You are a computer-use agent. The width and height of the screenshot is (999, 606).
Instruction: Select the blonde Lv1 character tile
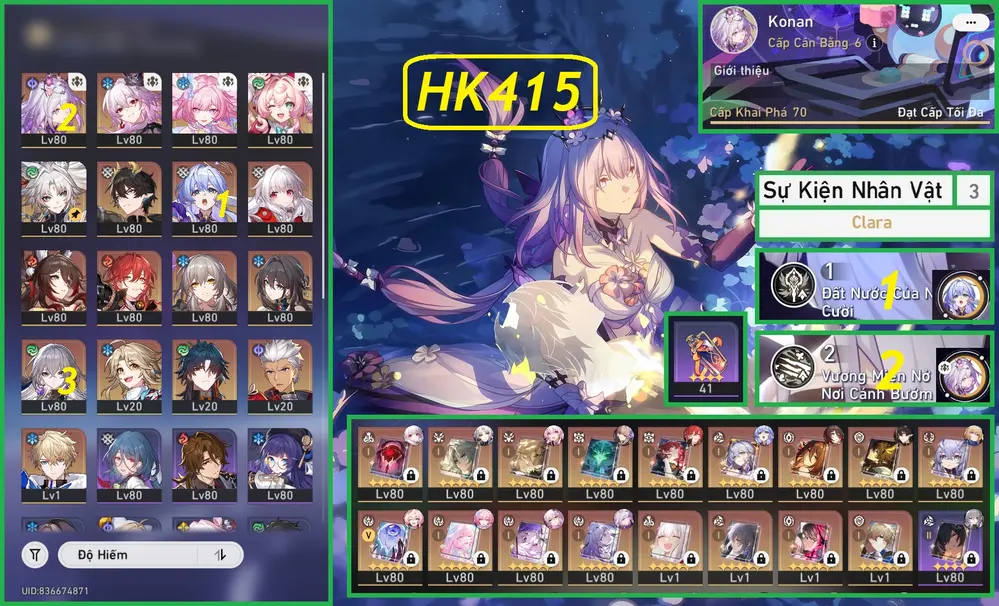[53, 464]
